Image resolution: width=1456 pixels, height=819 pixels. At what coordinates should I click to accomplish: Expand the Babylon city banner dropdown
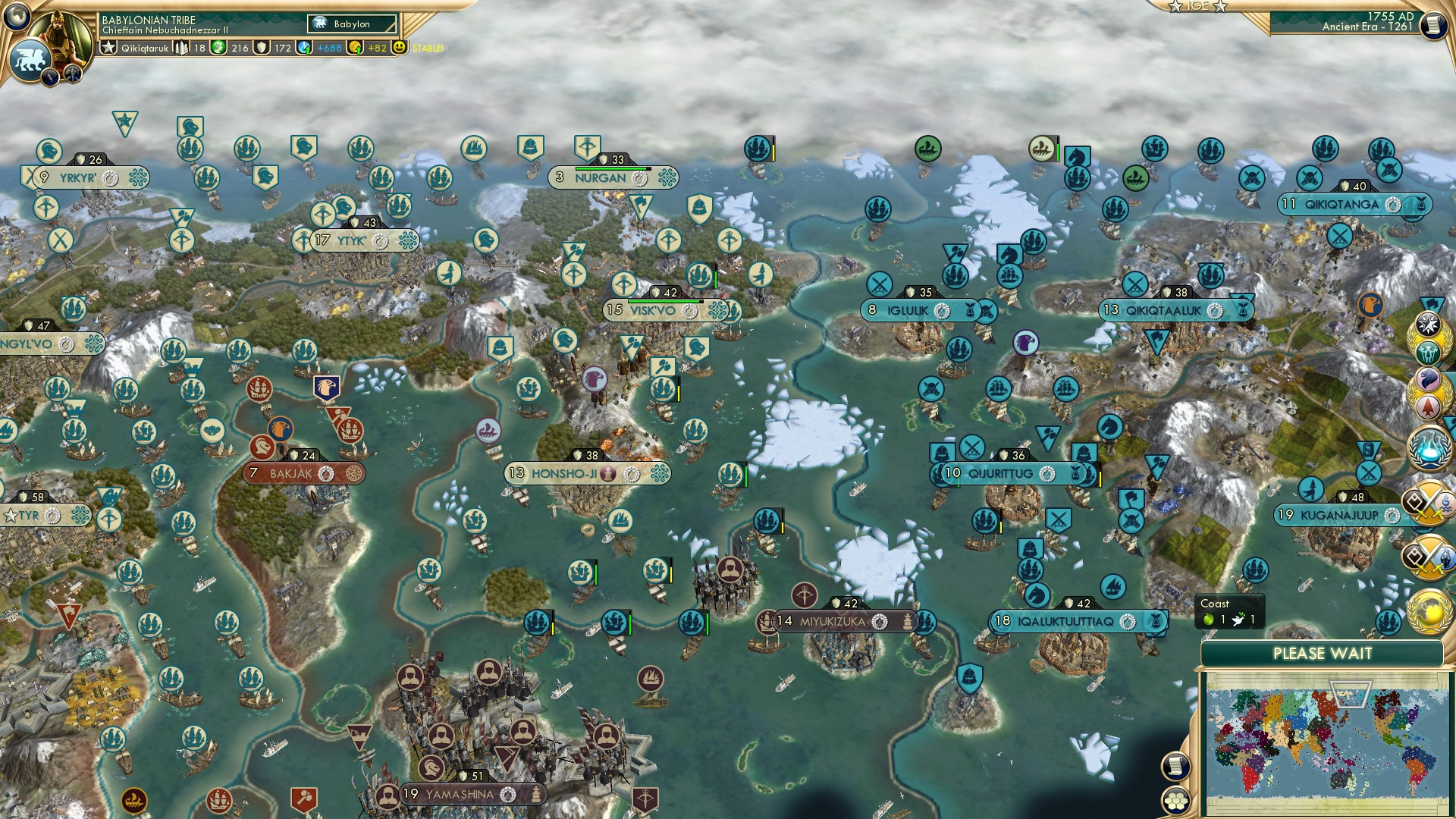(350, 24)
